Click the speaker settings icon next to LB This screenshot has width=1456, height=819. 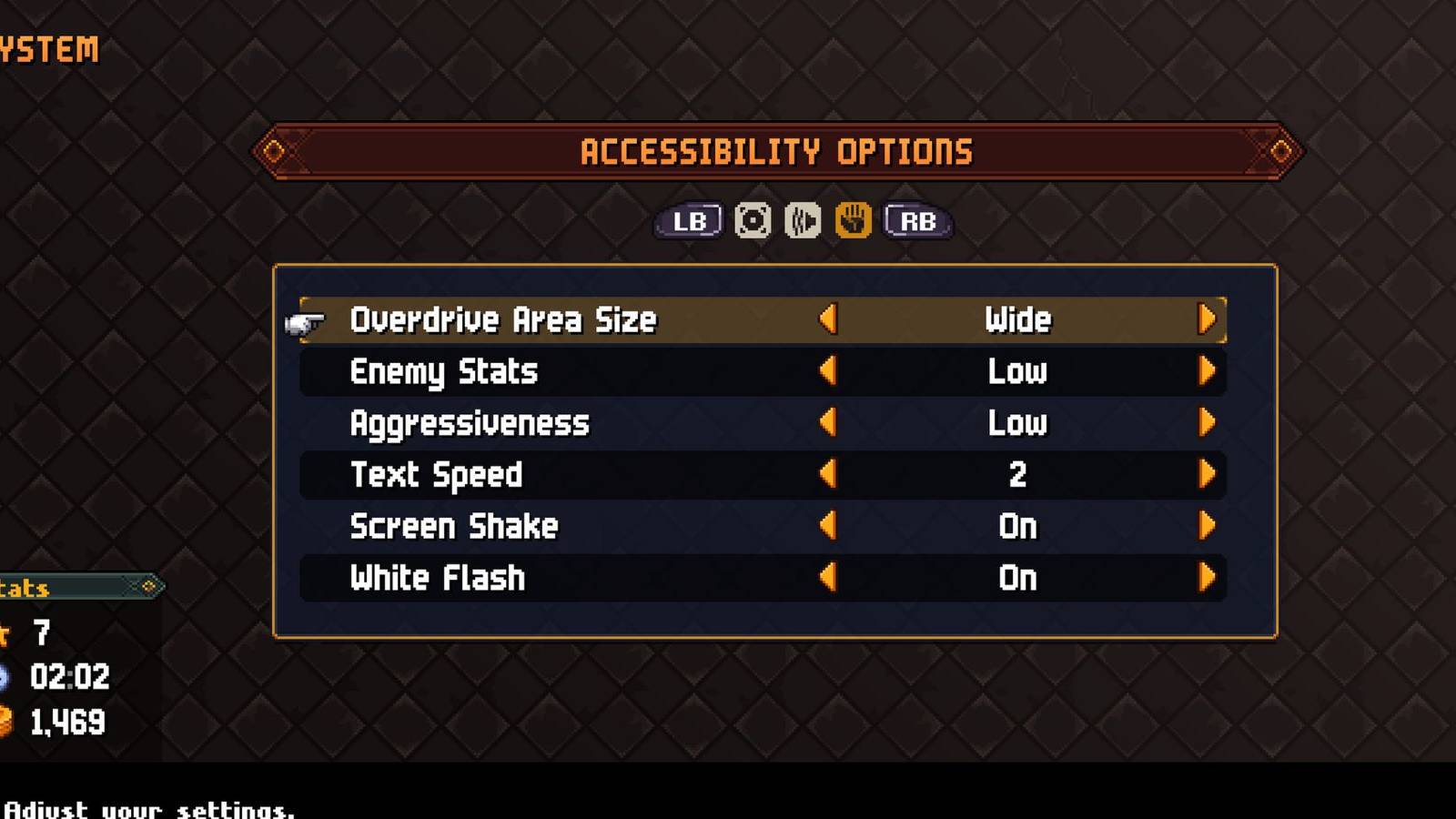[750, 220]
